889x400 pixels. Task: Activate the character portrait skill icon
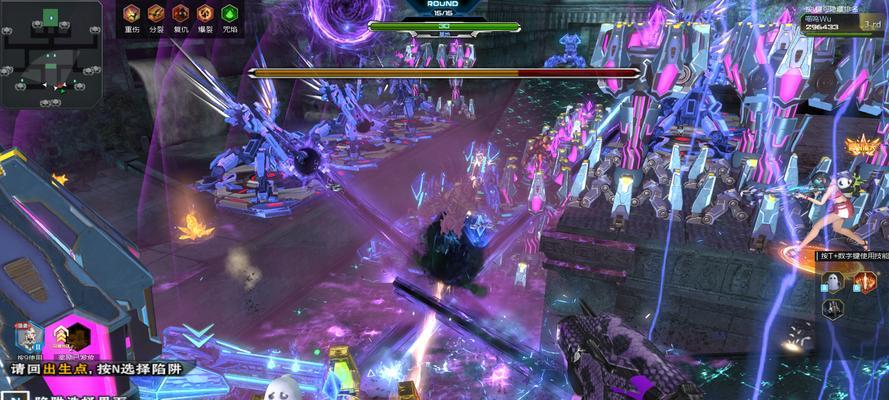(27, 336)
